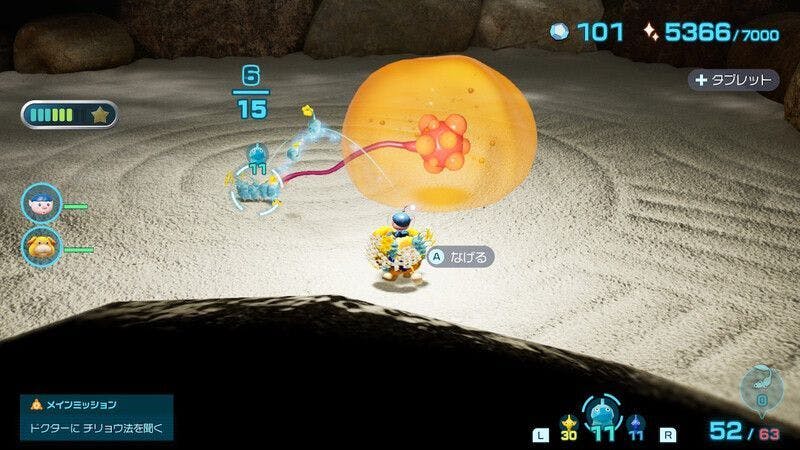The height and width of the screenshot is (450, 800).
Task: Switch to the blue Pikmin icon
Action: pyautogui.click(x=636, y=421)
